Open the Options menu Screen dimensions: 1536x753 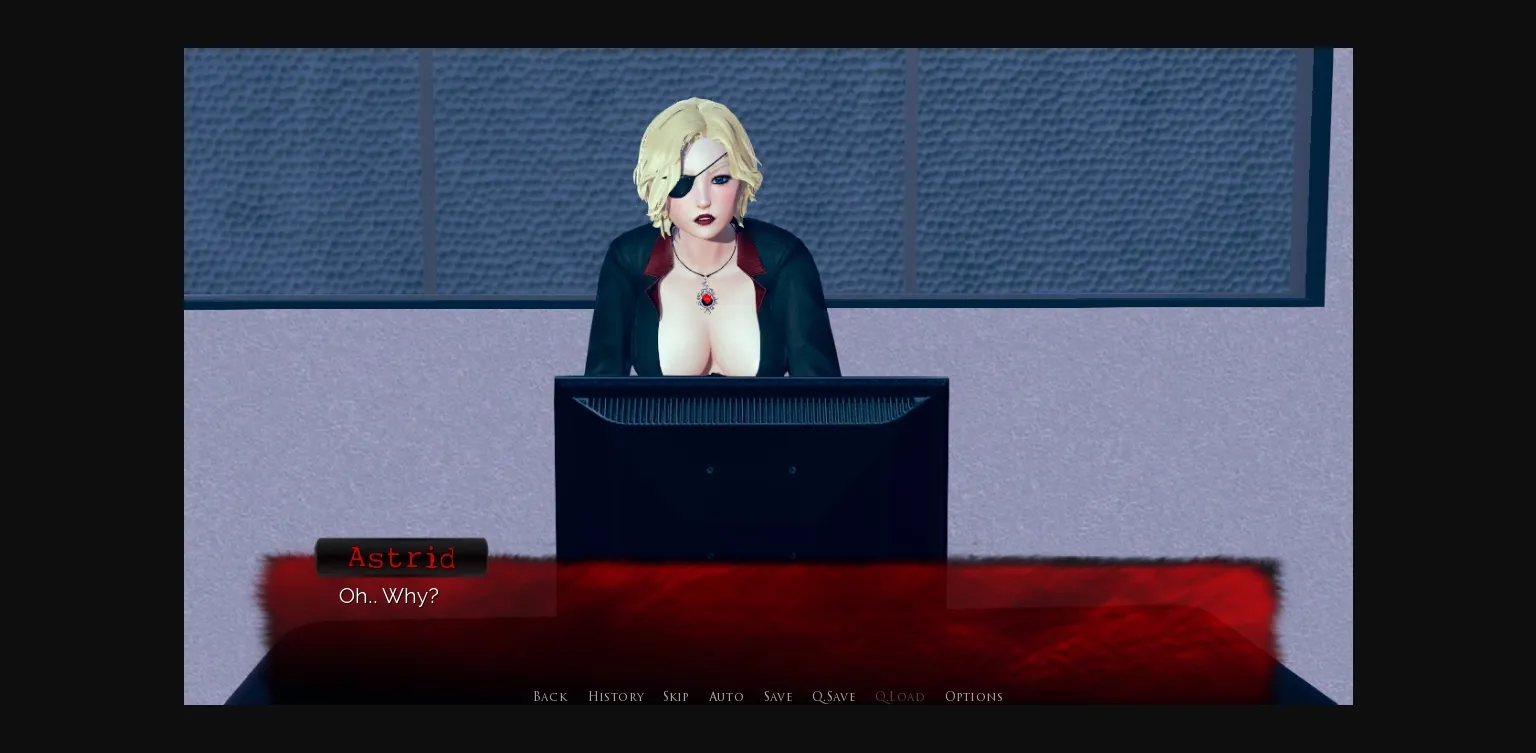pyautogui.click(x=974, y=696)
